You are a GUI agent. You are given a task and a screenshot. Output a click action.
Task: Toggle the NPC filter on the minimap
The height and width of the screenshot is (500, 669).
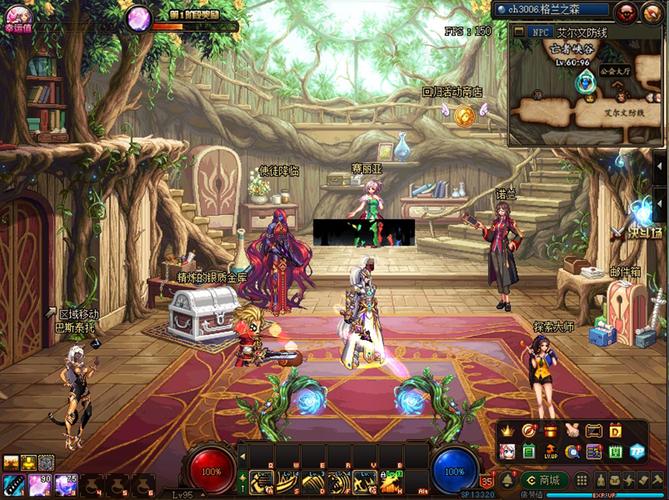[x=541, y=32]
